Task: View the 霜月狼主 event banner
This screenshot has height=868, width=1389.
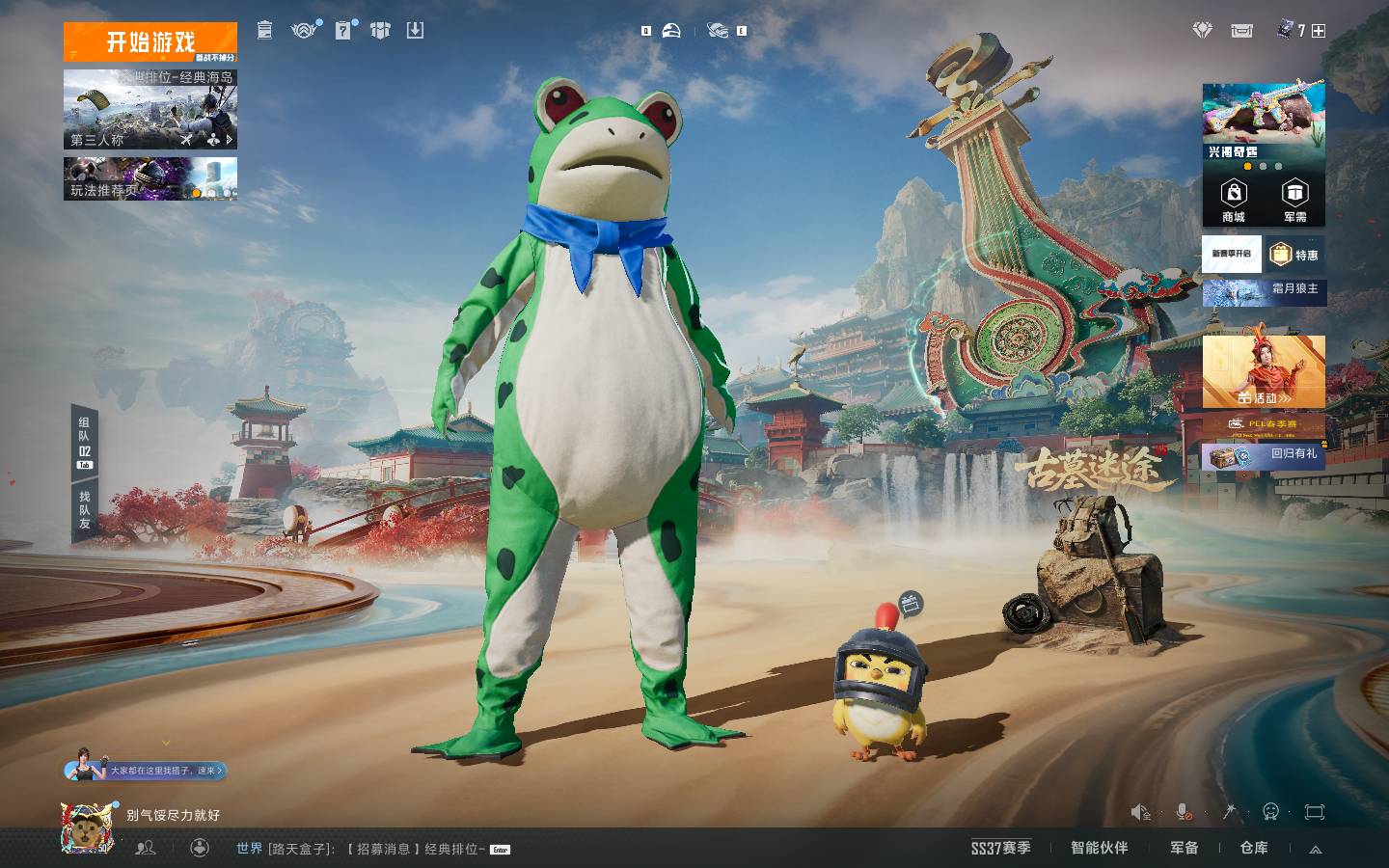Action: click(x=1264, y=290)
